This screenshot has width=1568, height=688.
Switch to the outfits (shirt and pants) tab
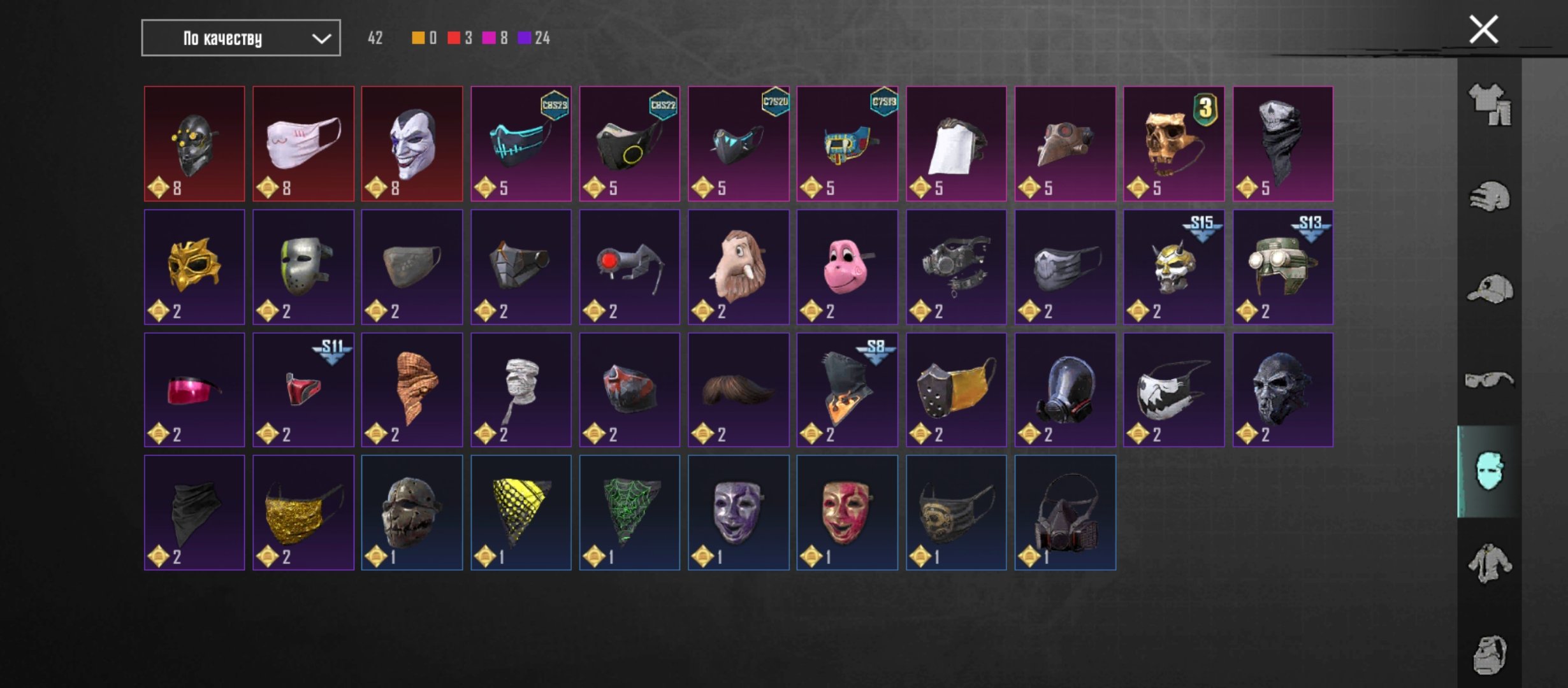tap(1490, 105)
